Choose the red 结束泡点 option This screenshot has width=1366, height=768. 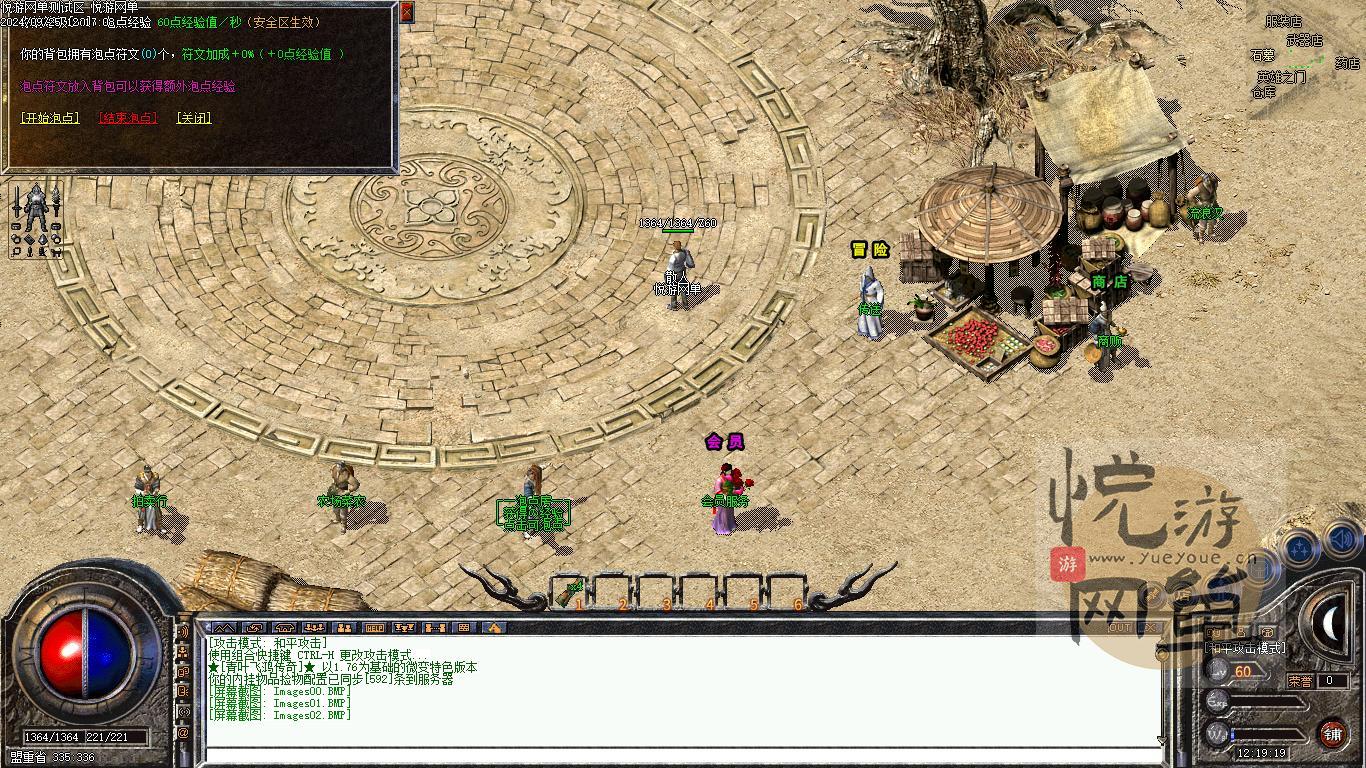click(x=128, y=118)
